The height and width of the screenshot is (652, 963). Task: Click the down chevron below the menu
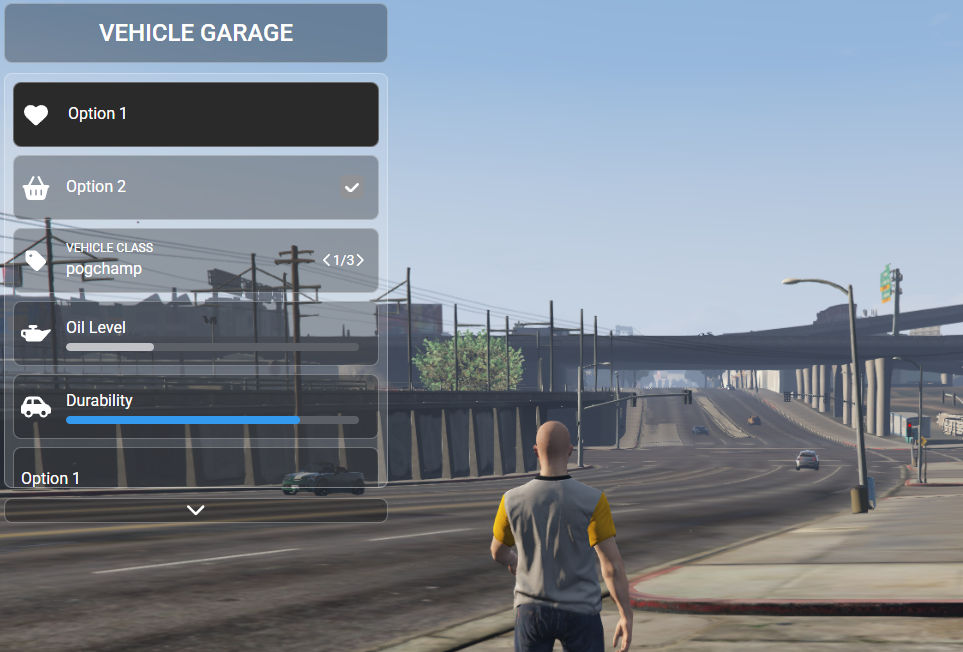click(x=196, y=510)
